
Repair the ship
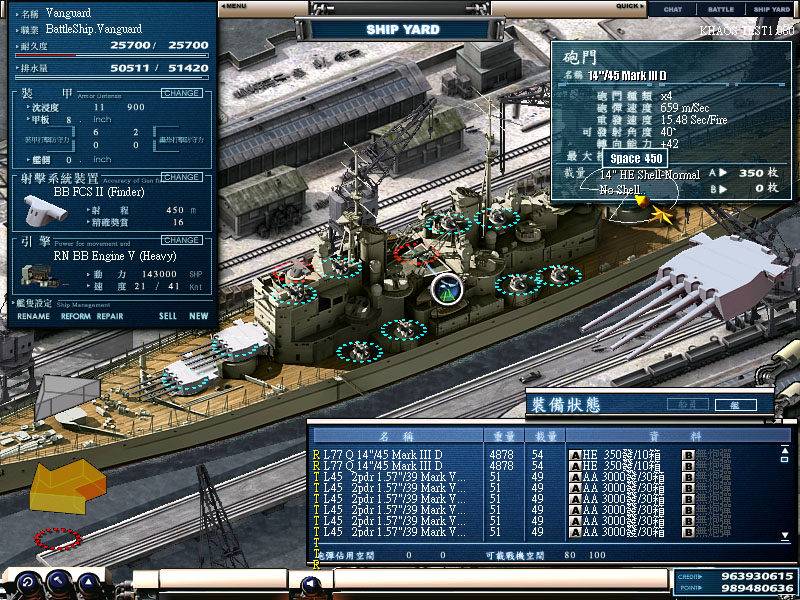tap(110, 316)
